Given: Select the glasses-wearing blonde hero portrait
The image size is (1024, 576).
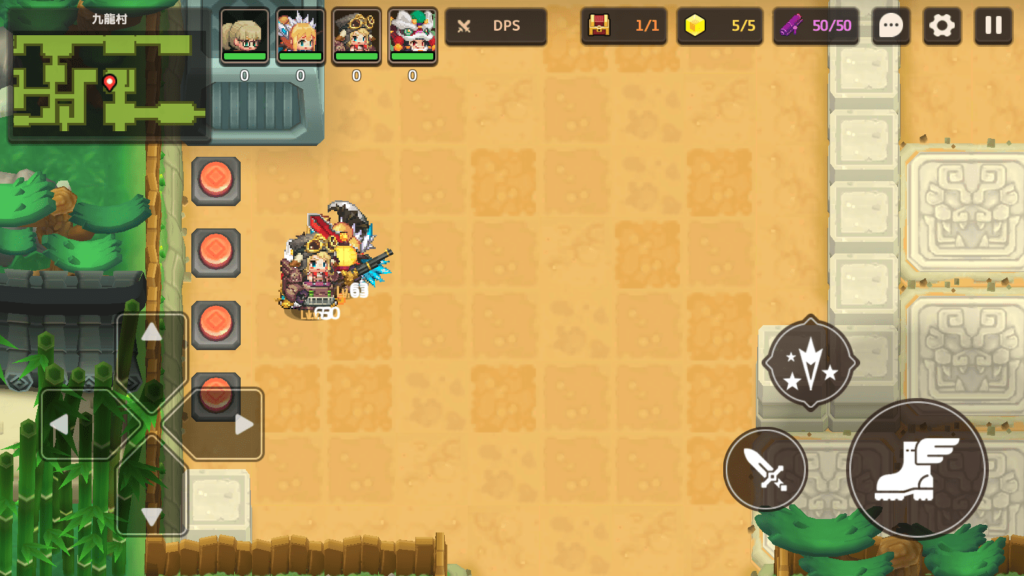Looking at the screenshot, I should [244, 36].
